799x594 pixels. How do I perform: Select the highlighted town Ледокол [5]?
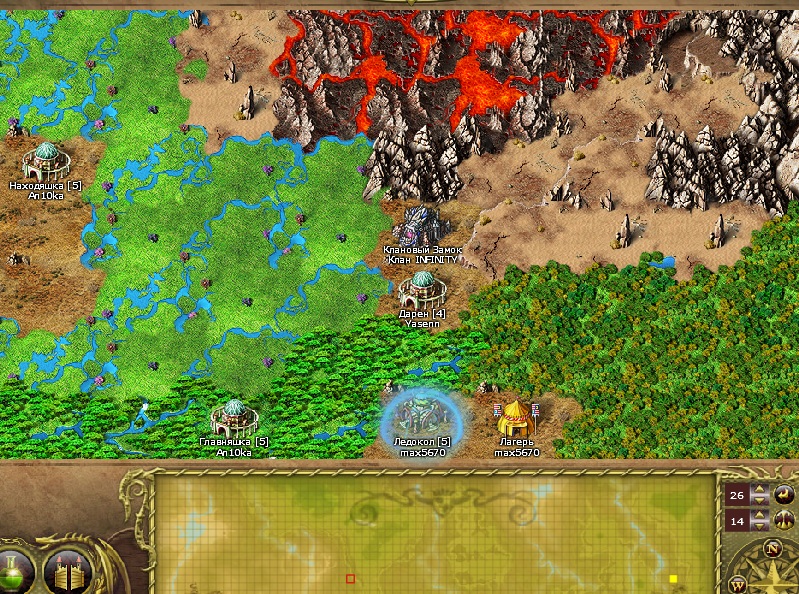coord(422,414)
